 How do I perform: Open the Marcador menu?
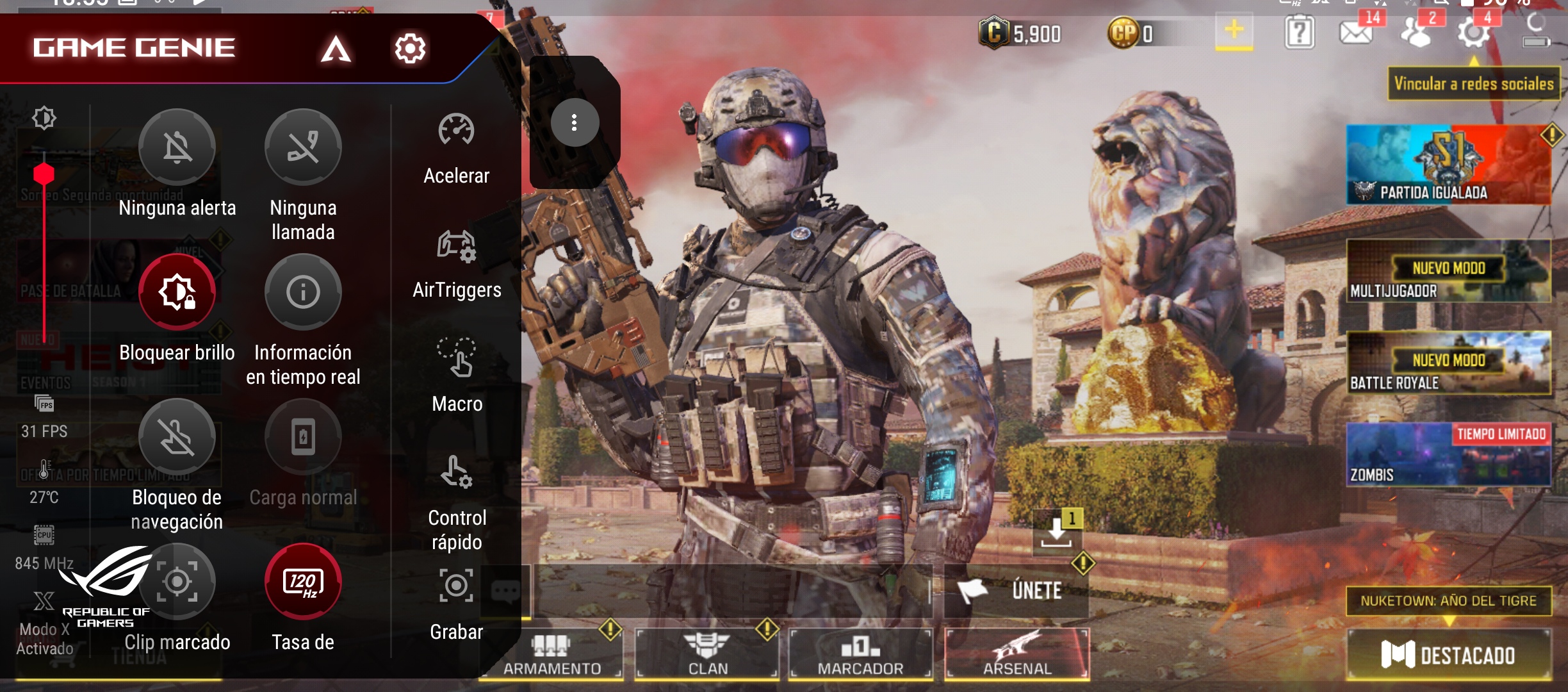(860, 654)
